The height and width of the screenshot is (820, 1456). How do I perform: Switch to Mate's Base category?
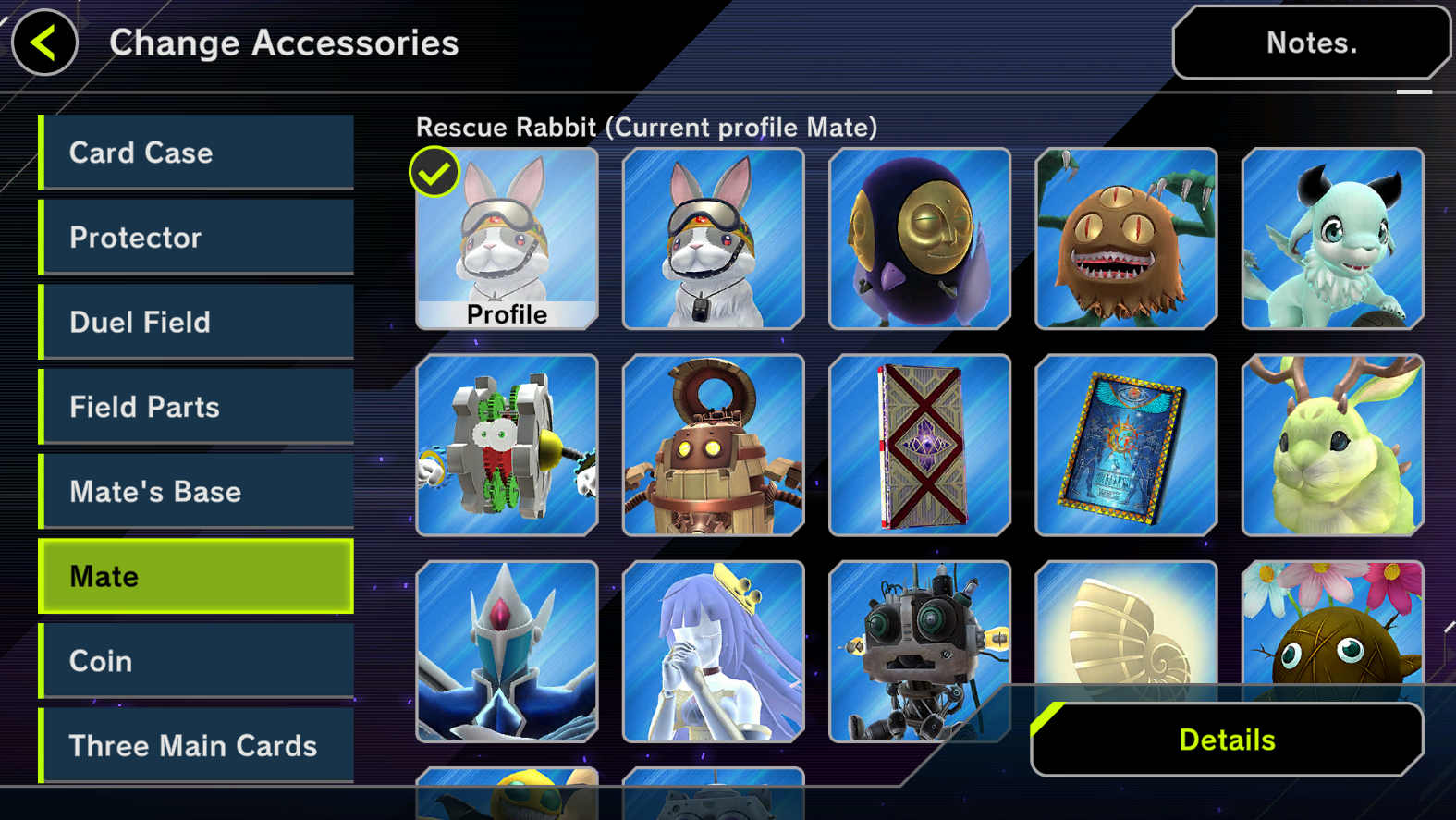(197, 492)
